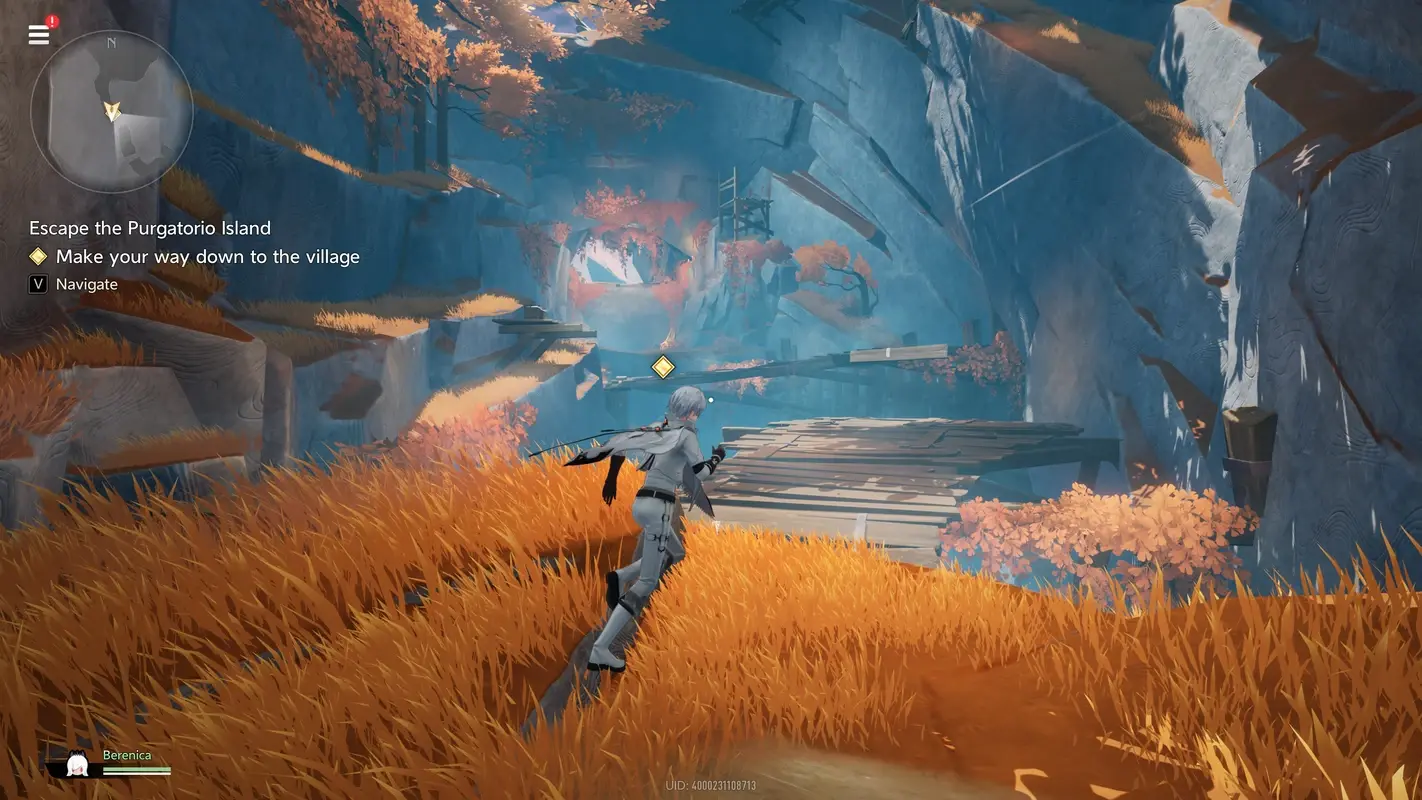Click the striped bar below the health bar
The height and width of the screenshot is (800, 1422).
[135, 776]
